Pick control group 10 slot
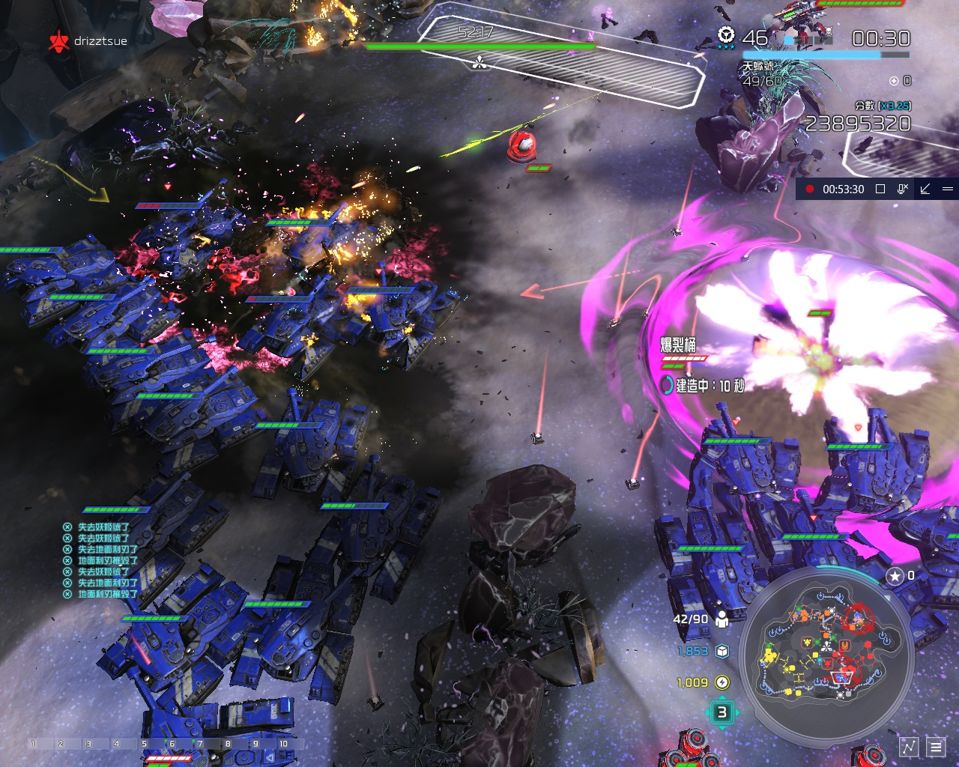The height and width of the screenshot is (767, 959). (284, 744)
